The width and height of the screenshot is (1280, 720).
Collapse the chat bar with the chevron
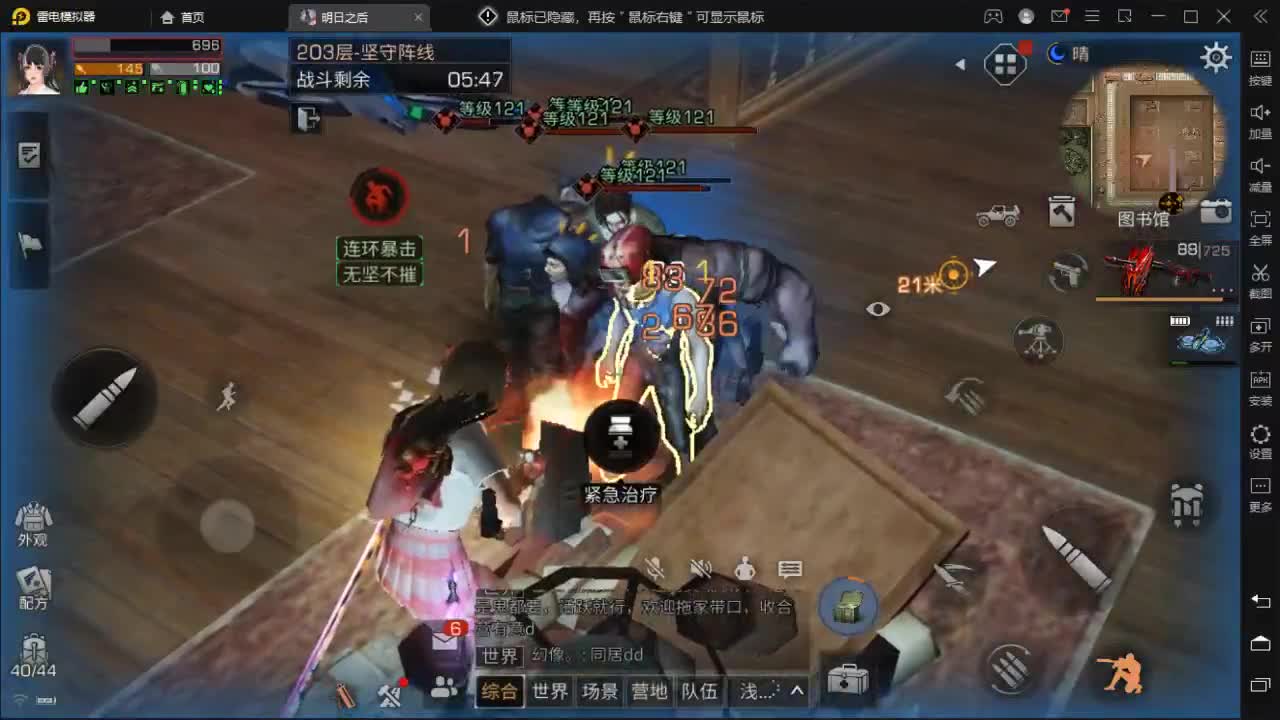[797, 690]
